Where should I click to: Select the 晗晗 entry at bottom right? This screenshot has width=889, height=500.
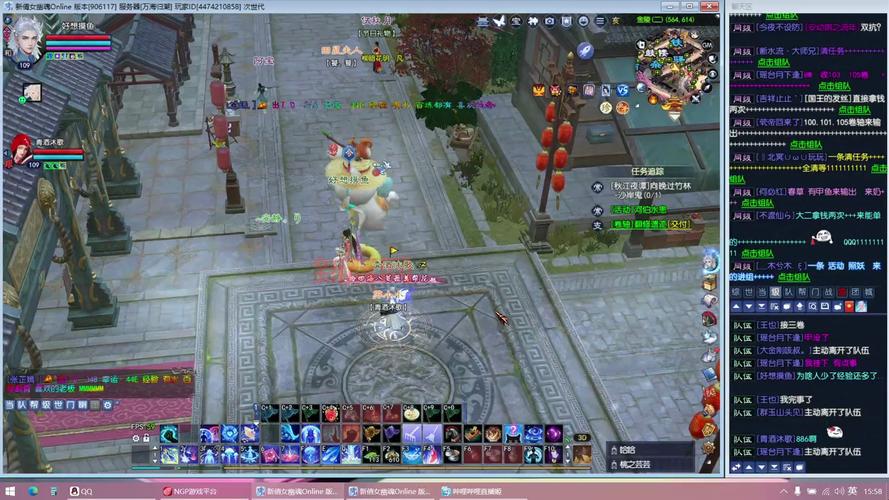(628, 449)
